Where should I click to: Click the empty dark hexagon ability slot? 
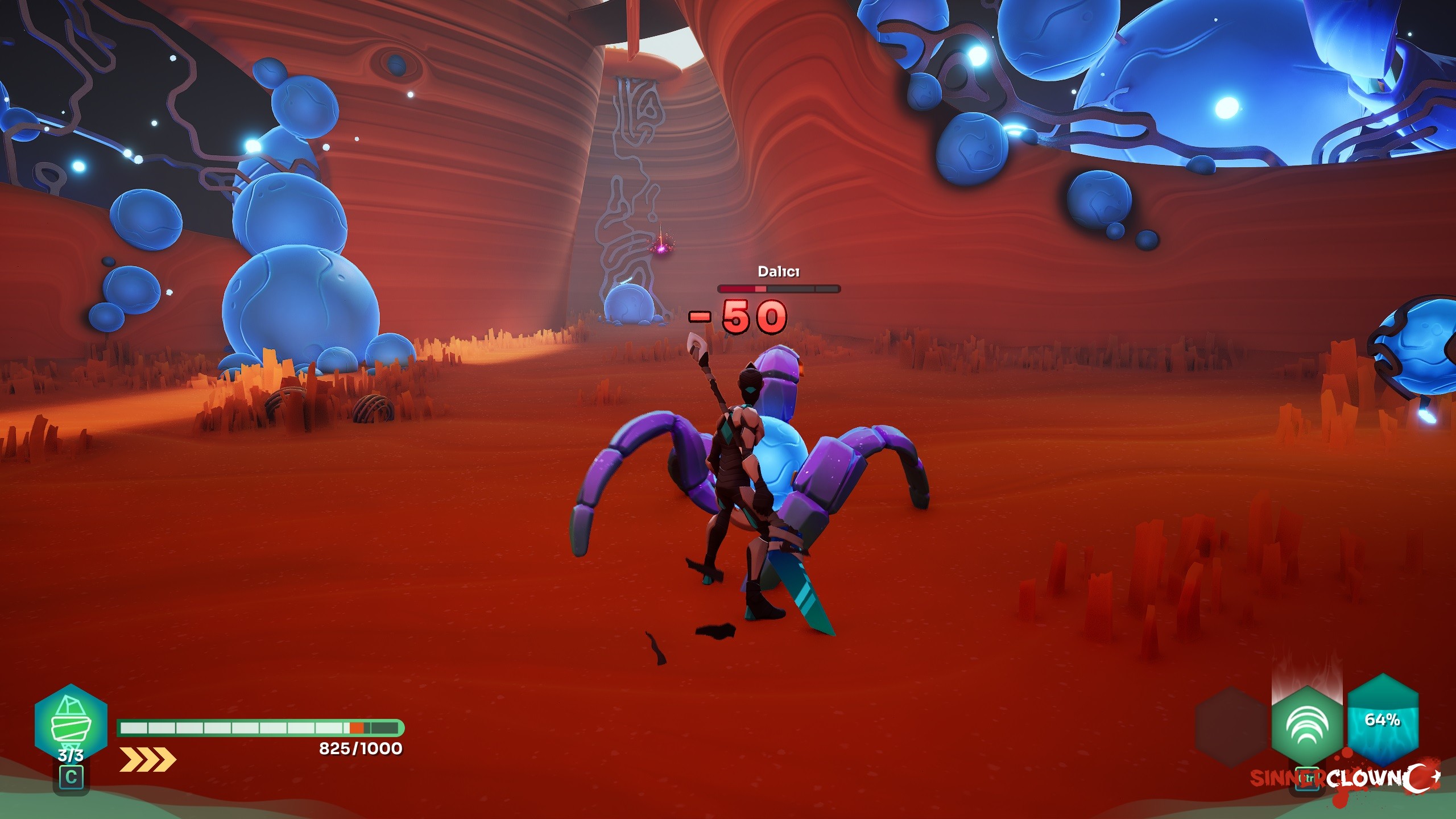click(1232, 727)
